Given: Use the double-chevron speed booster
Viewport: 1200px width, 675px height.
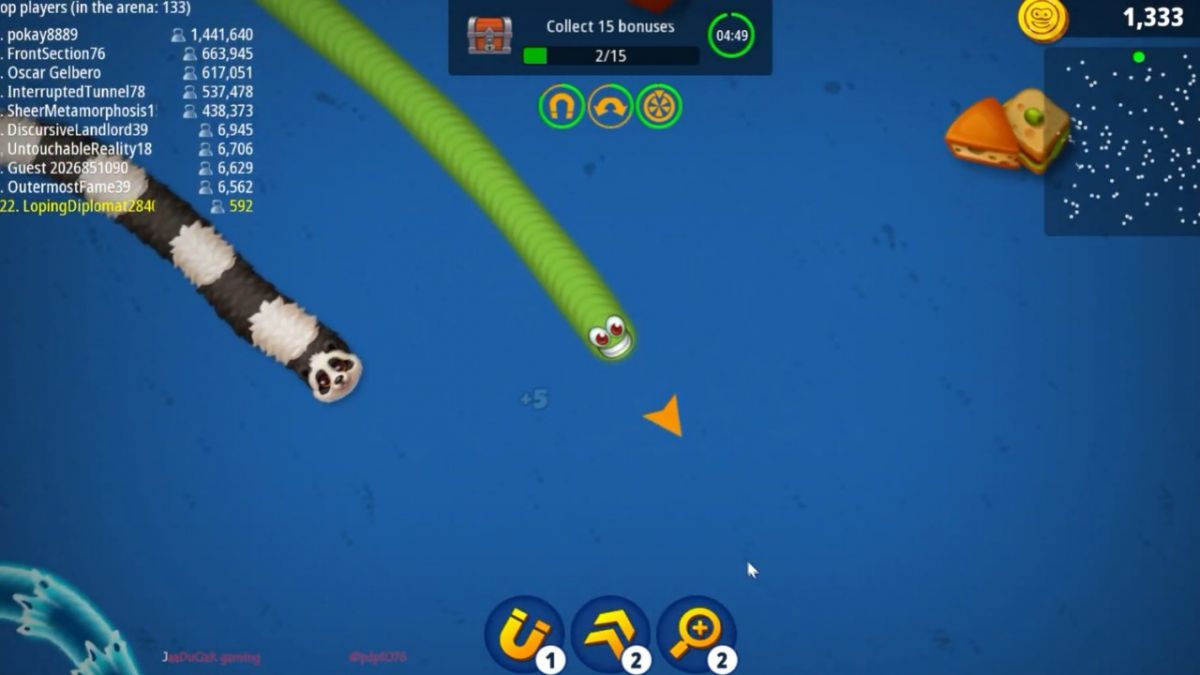Looking at the screenshot, I should click(x=610, y=634).
